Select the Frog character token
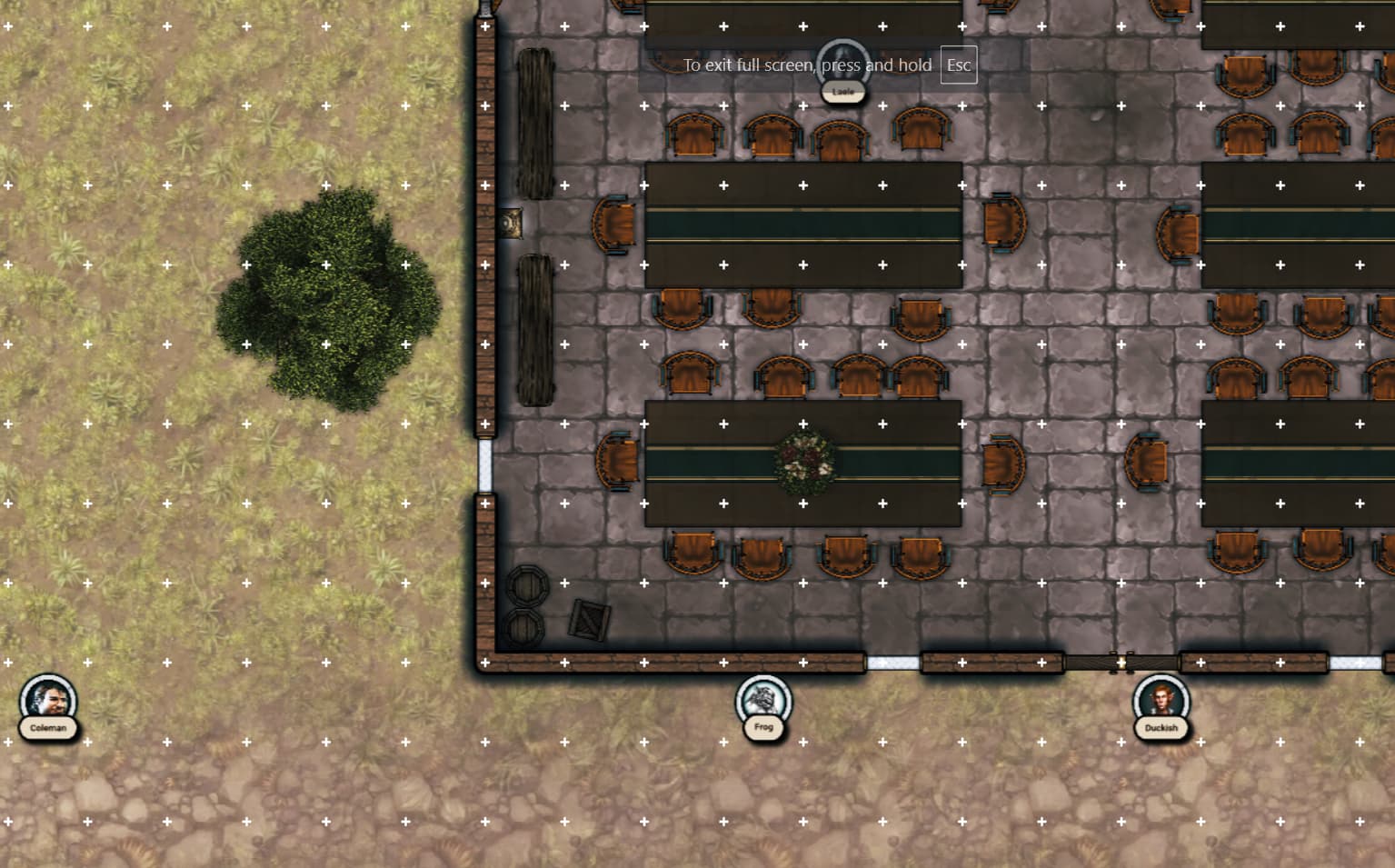 pos(763,702)
